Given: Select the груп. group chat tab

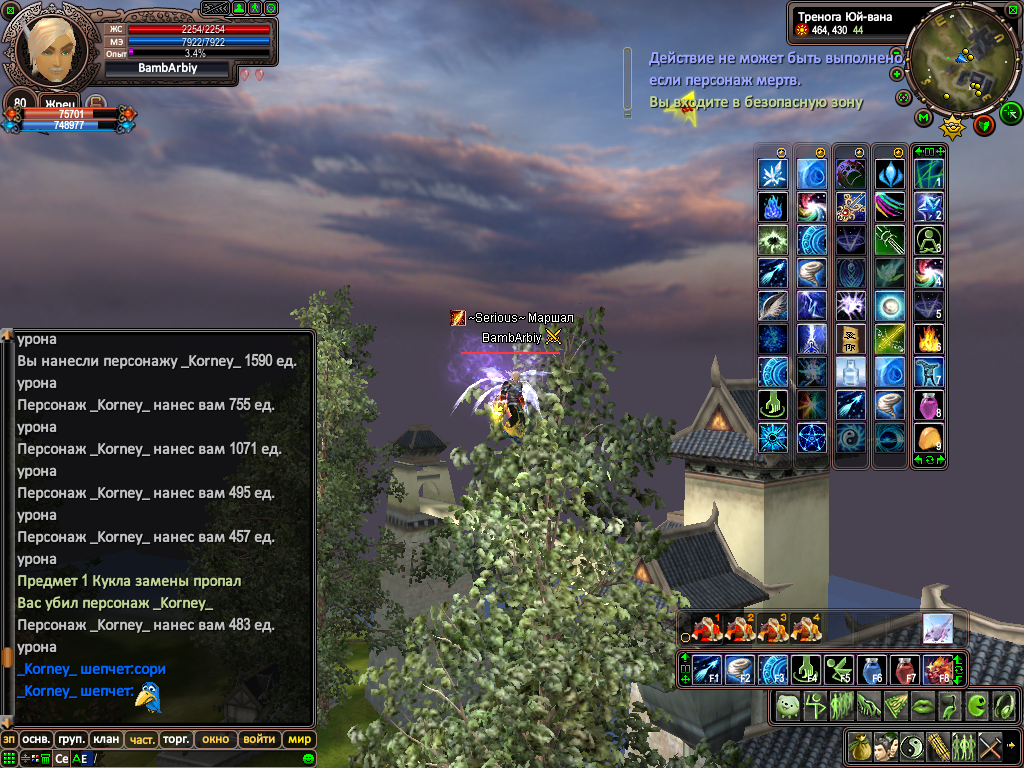Looking at the screenshot, I should click(71, 740).
